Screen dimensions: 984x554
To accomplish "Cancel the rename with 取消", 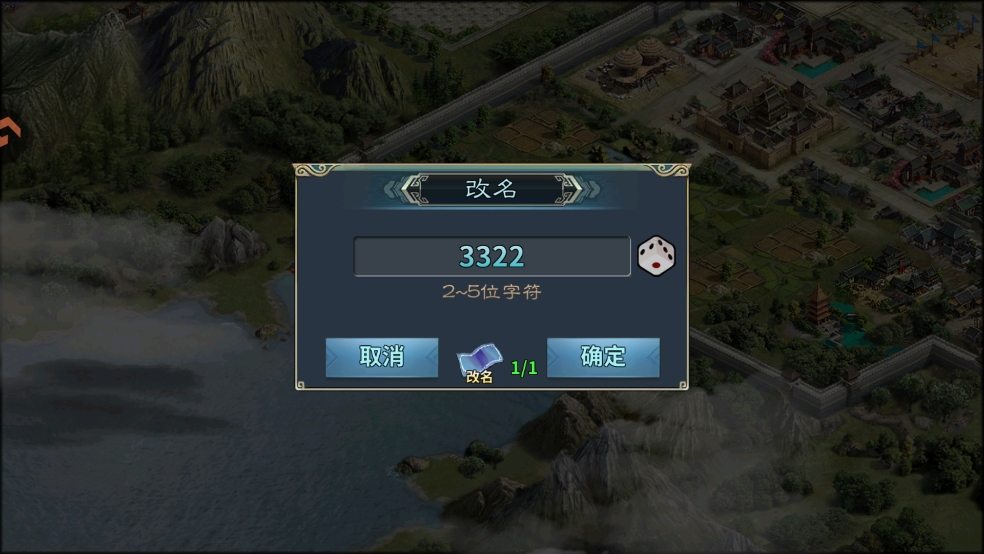I will pos(382,357).
